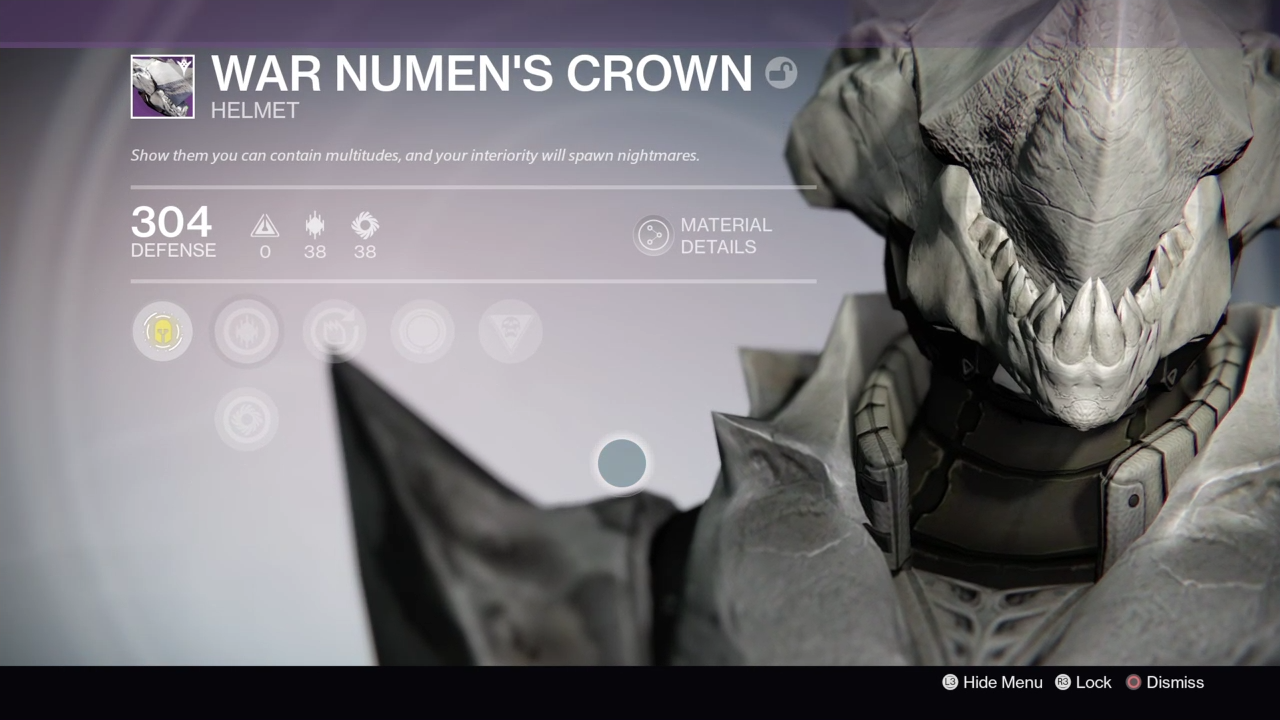Image resolution: width=1280 pixels, height=720 pixels.
Task: Choose the swirl strength perk node
Action: tap(246, 419)
